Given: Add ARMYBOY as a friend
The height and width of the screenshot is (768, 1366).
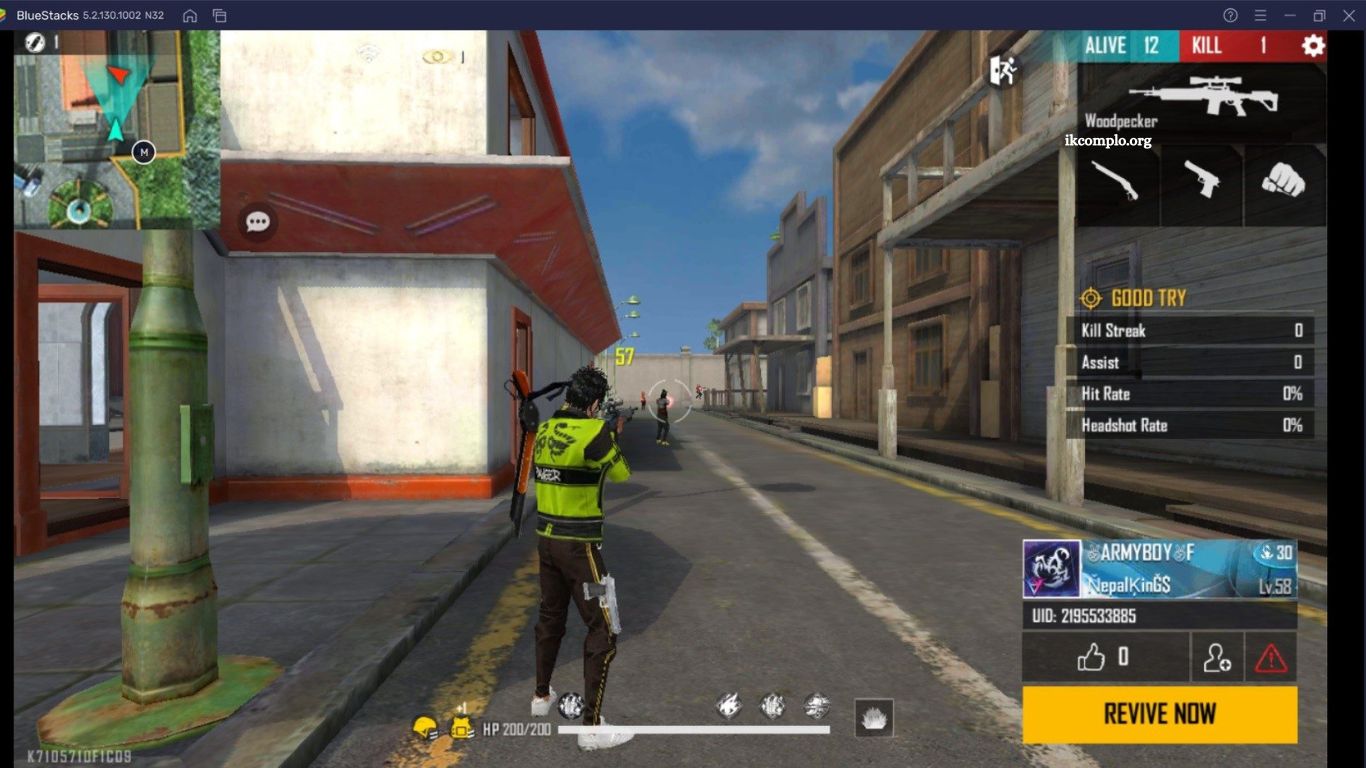Looking at the screenshot, I should [1217, 657].
